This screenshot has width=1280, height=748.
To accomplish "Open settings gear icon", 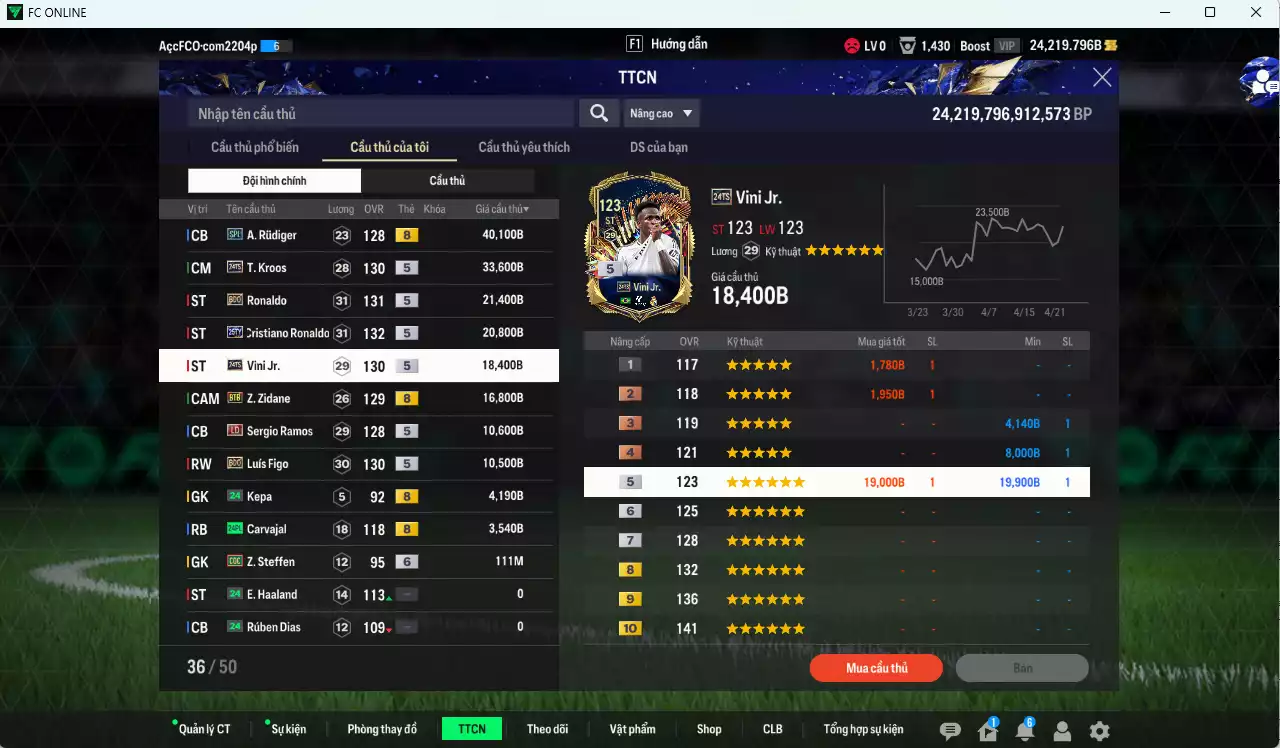I will coord(1099,731).
